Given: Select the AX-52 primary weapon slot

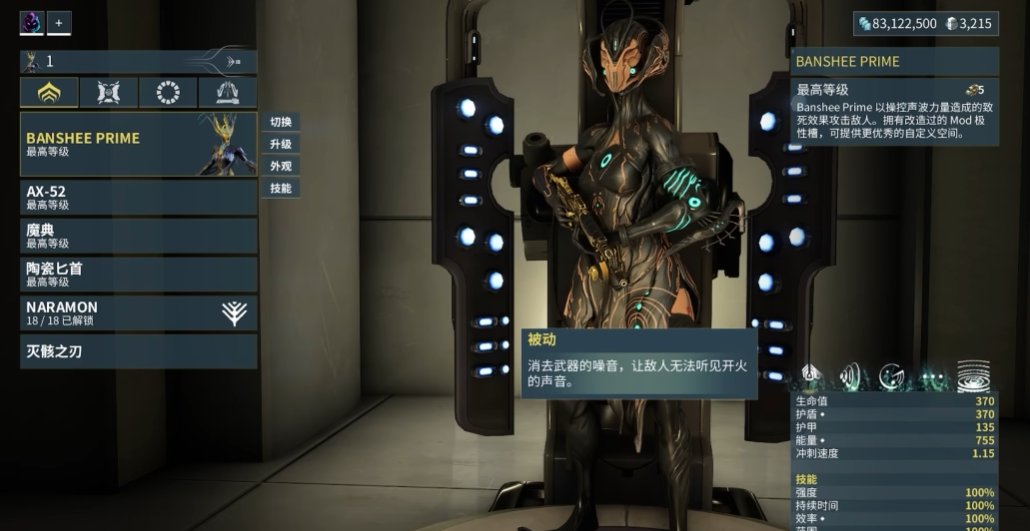Looking at the screenshot, I should [x=138, y=197].
